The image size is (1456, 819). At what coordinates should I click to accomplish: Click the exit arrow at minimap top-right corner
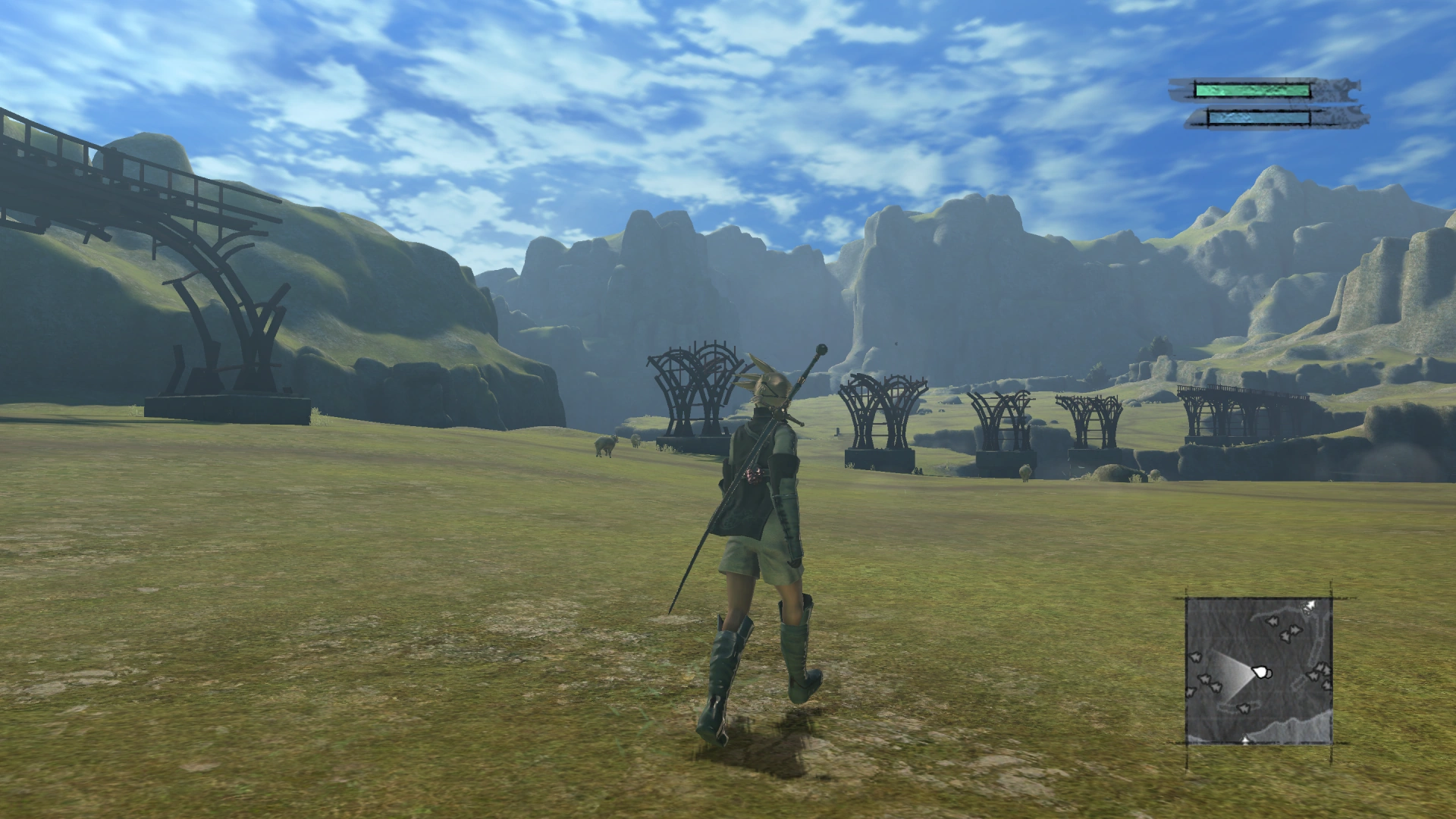pos(1310,606)
